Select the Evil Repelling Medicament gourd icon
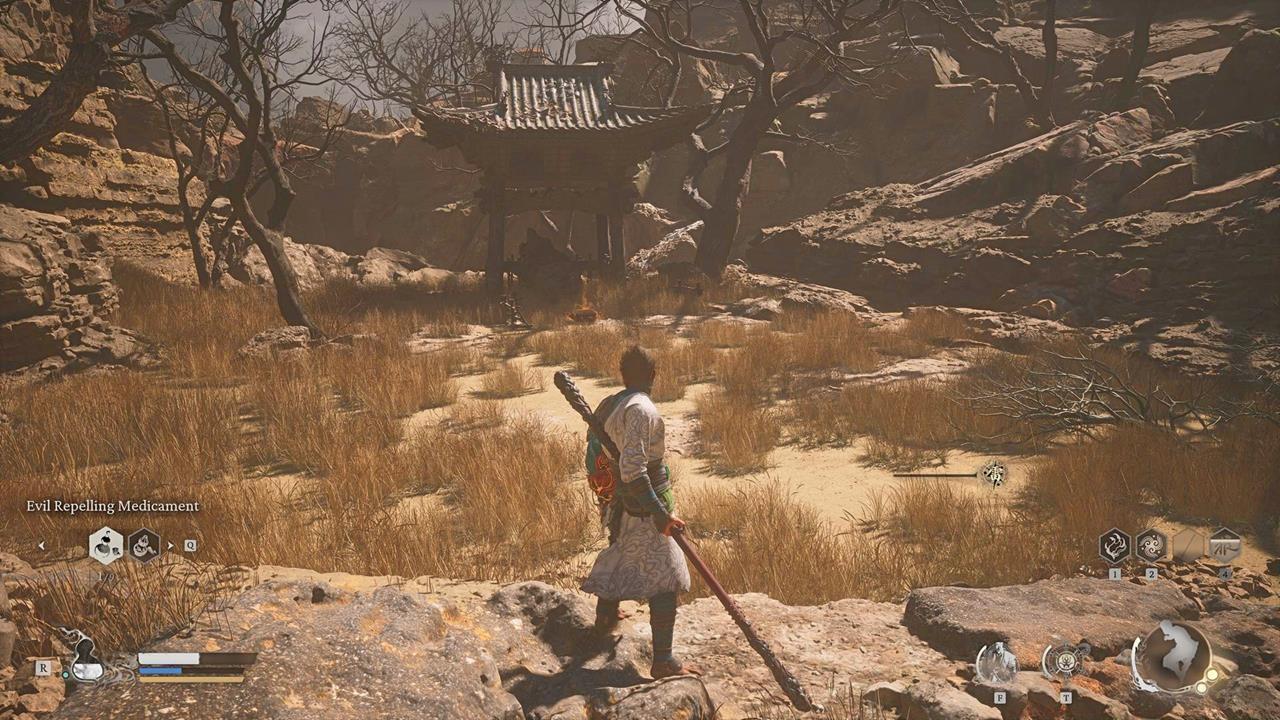 (x=105, y=545)
